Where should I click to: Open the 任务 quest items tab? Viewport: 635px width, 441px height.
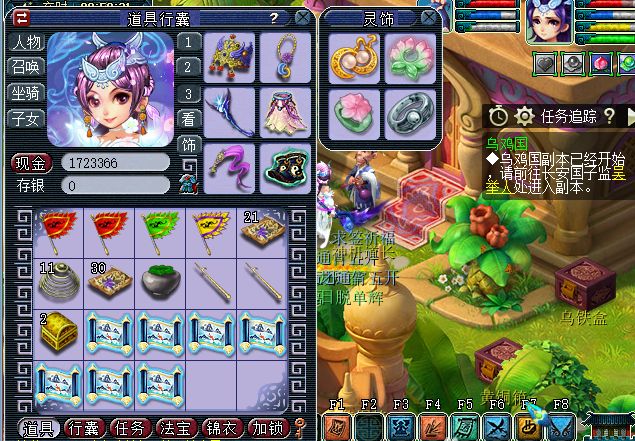129,428
